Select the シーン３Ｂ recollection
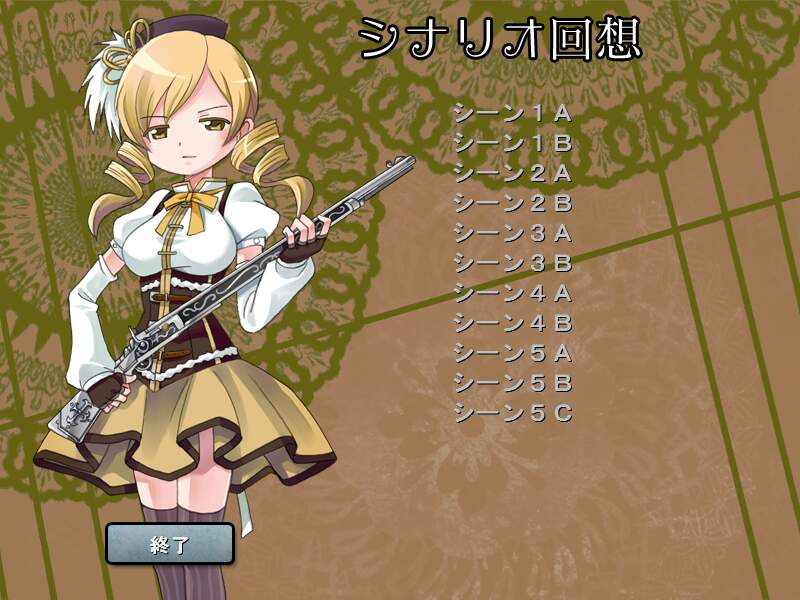The height and width of the screenshot is (600, 800). [512, 263]
